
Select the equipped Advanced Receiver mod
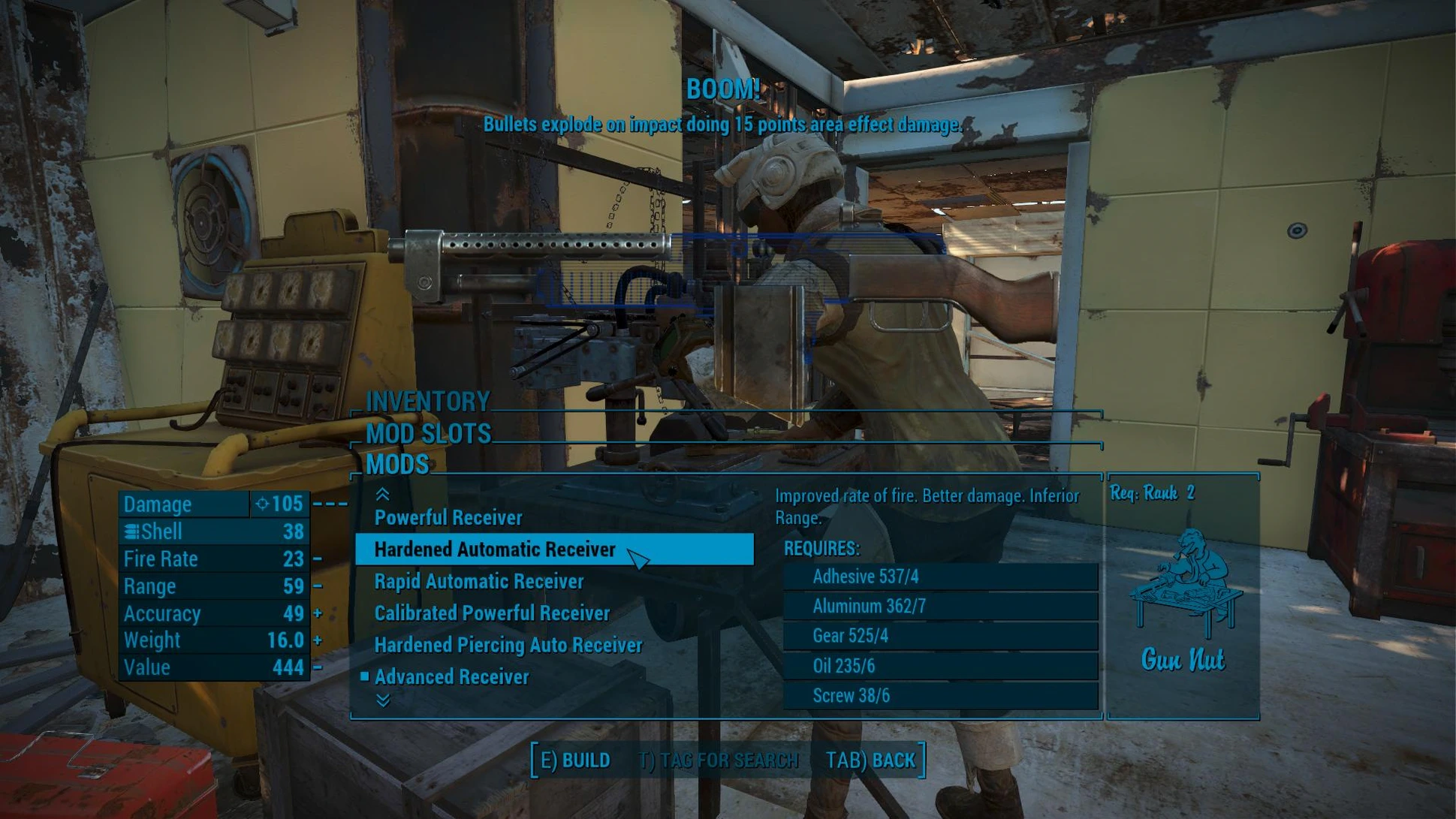coord(451,677)
